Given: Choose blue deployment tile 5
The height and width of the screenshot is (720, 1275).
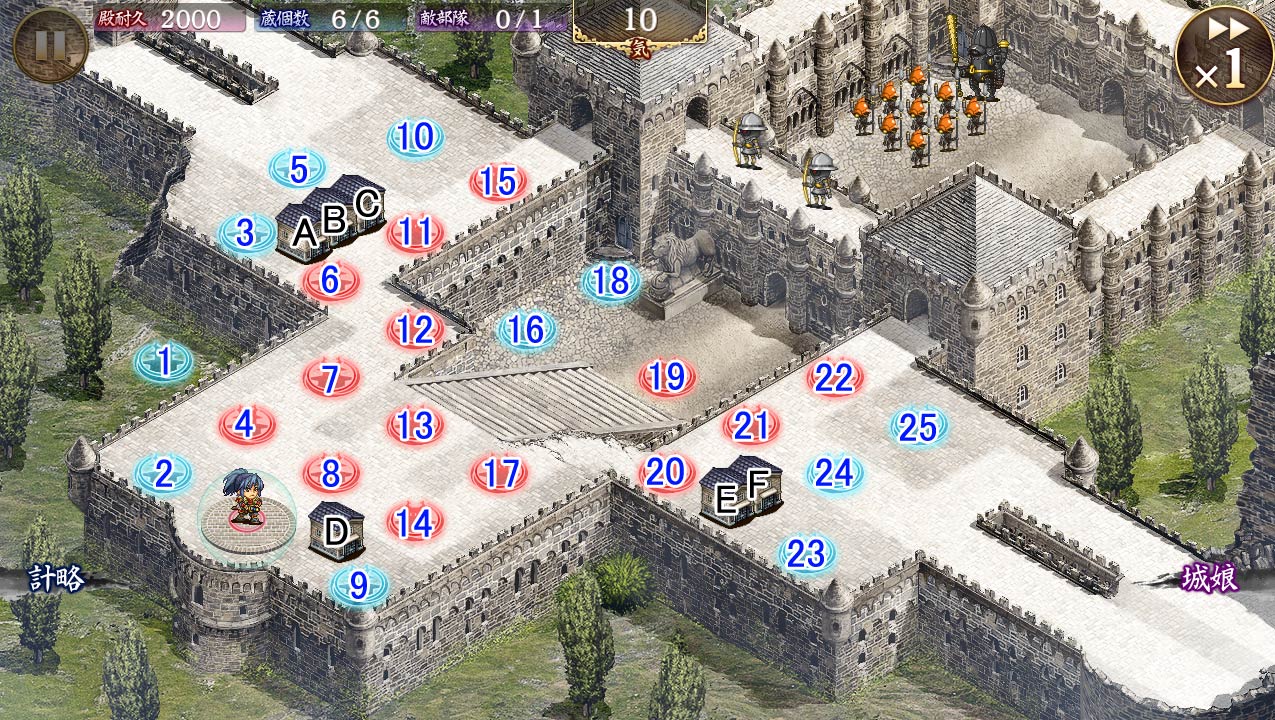Looking at the screenshot, I should [298, 169].
